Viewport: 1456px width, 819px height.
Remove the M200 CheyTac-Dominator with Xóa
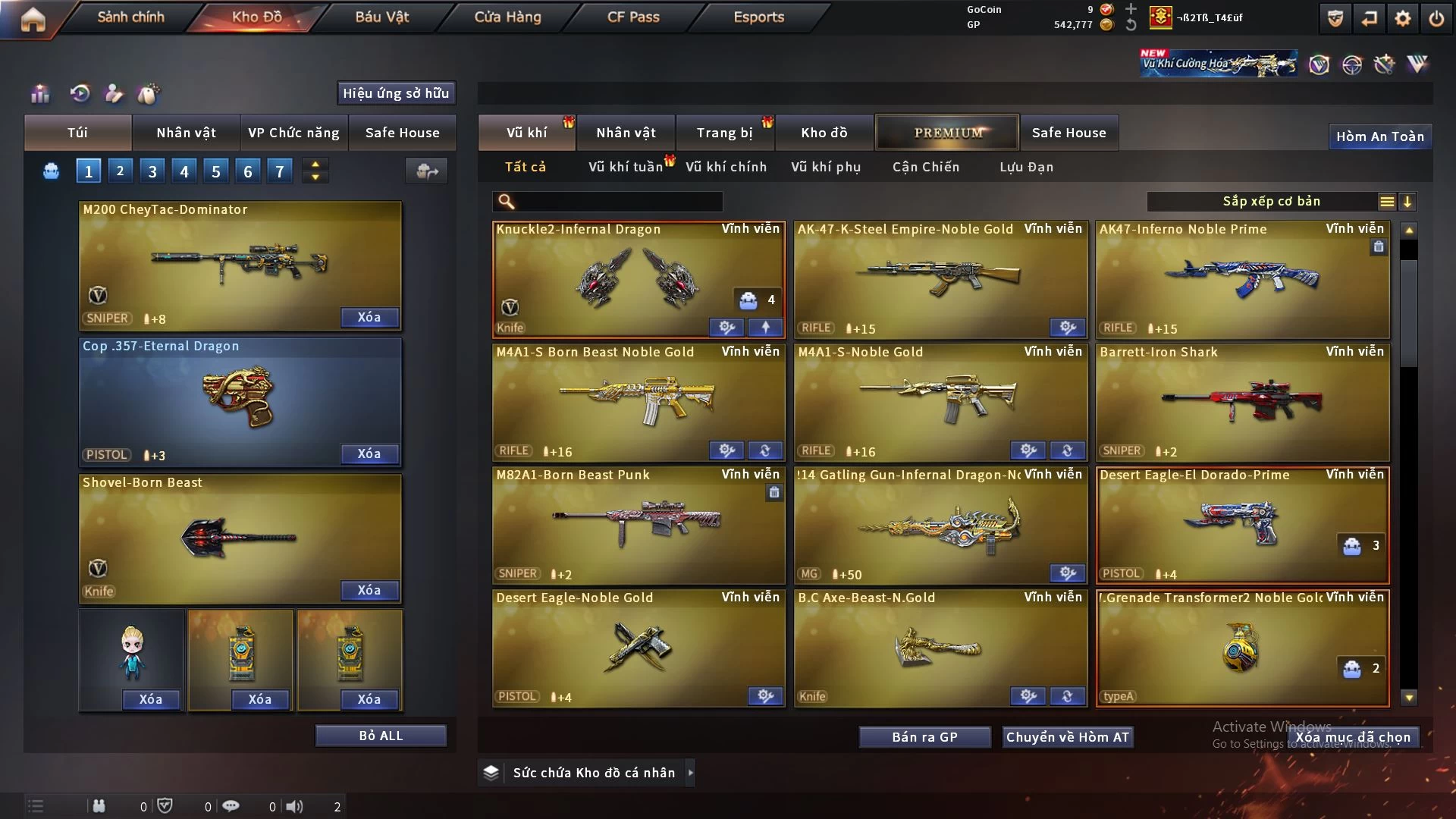point(369,317)
